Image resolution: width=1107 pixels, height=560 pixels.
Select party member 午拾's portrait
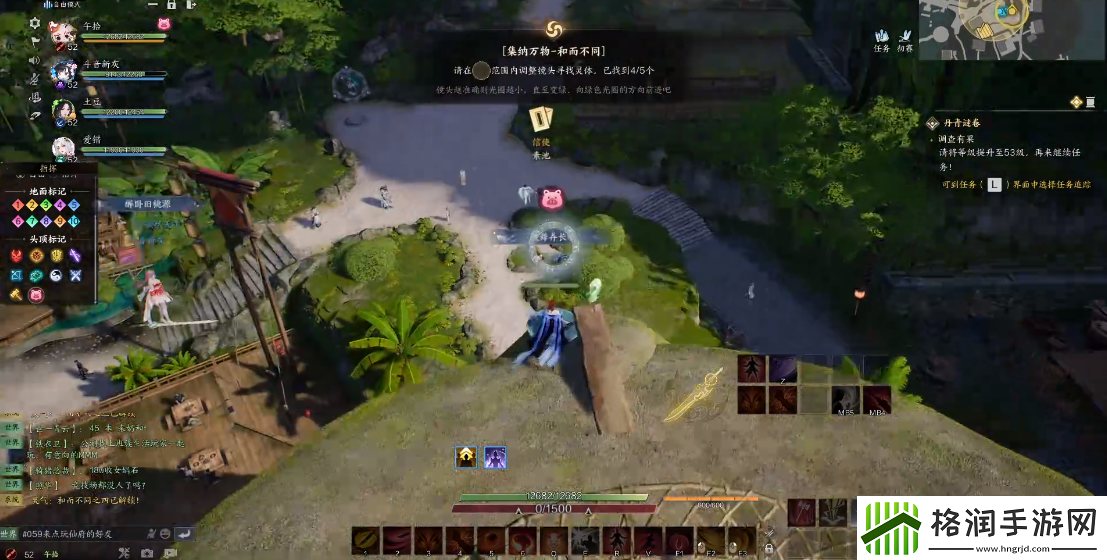click(x=62, y=34)
